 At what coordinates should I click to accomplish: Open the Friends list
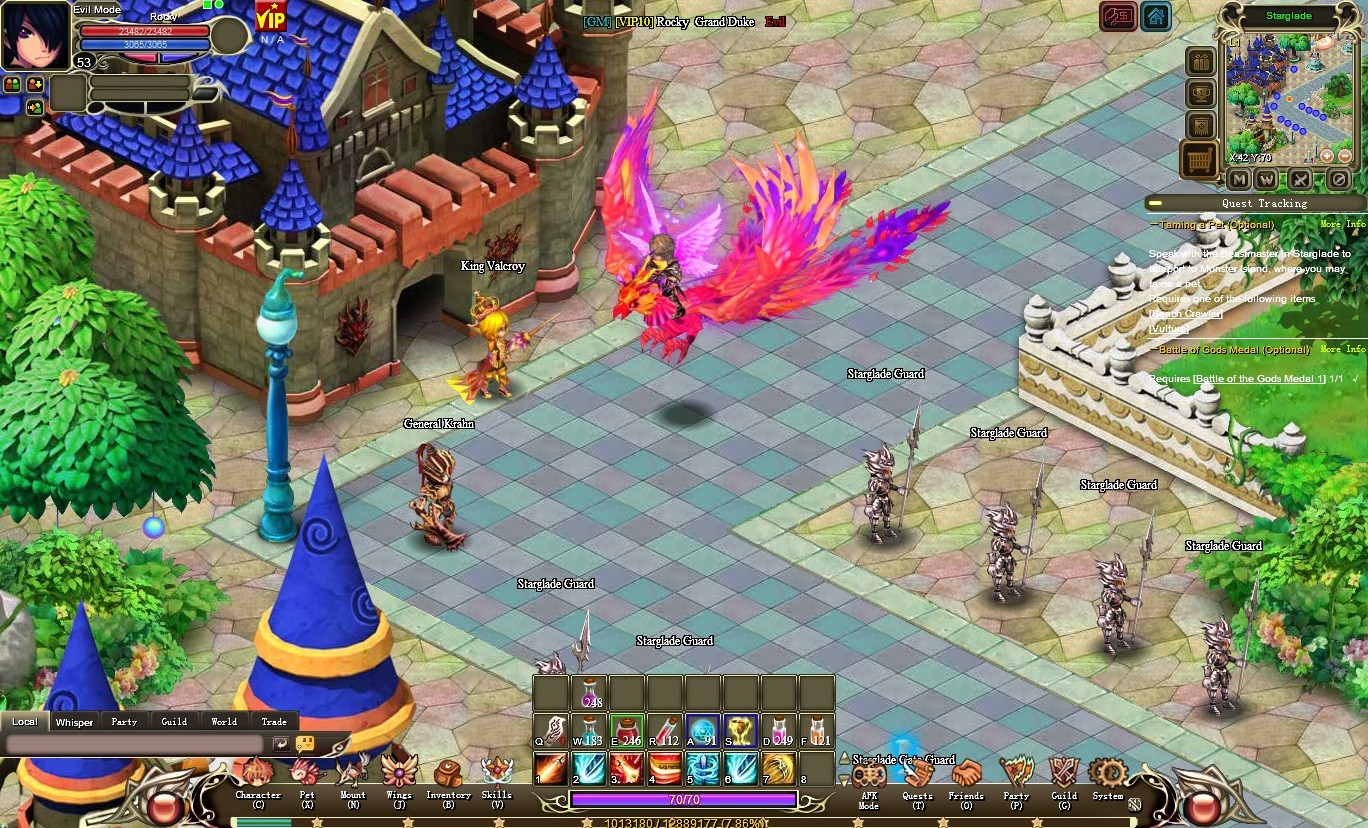click(x=966, y=775)
